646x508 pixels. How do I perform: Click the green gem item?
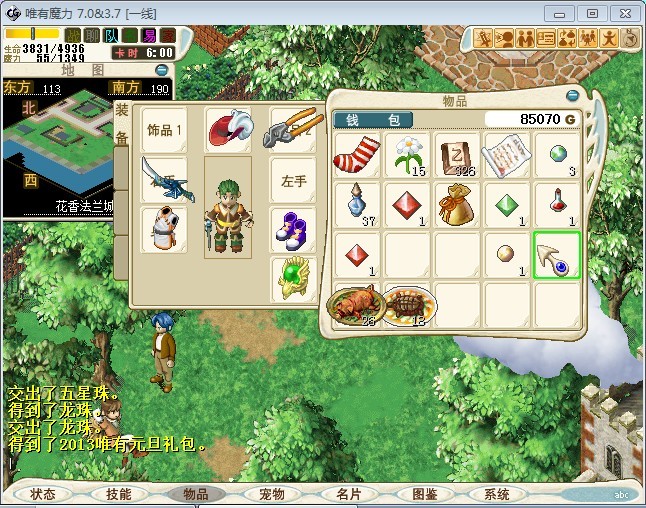click(507, 205)
